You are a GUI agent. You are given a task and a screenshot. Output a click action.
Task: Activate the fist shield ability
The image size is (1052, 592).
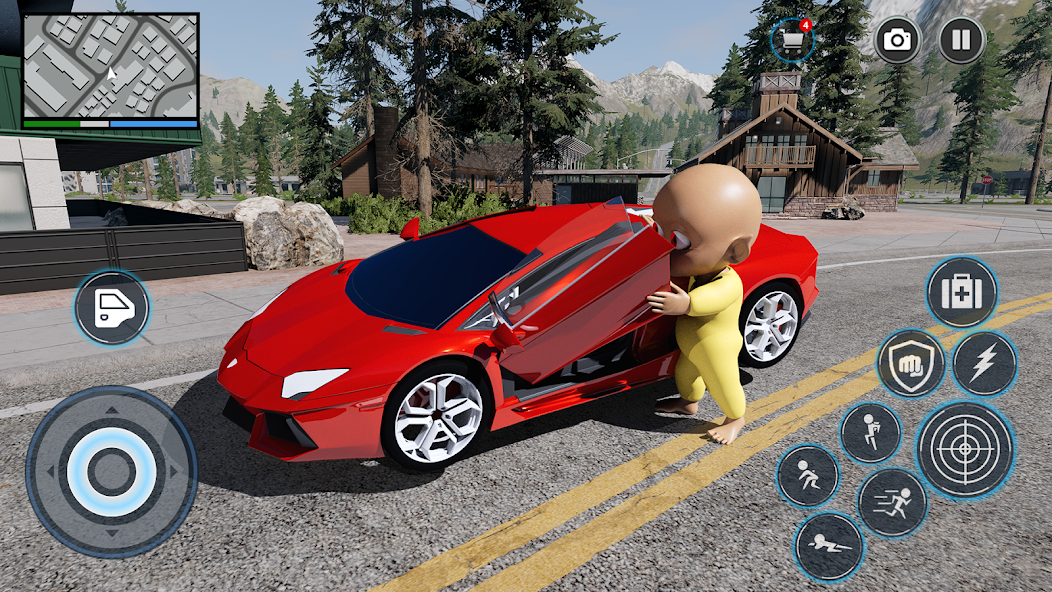pos(911,363)
